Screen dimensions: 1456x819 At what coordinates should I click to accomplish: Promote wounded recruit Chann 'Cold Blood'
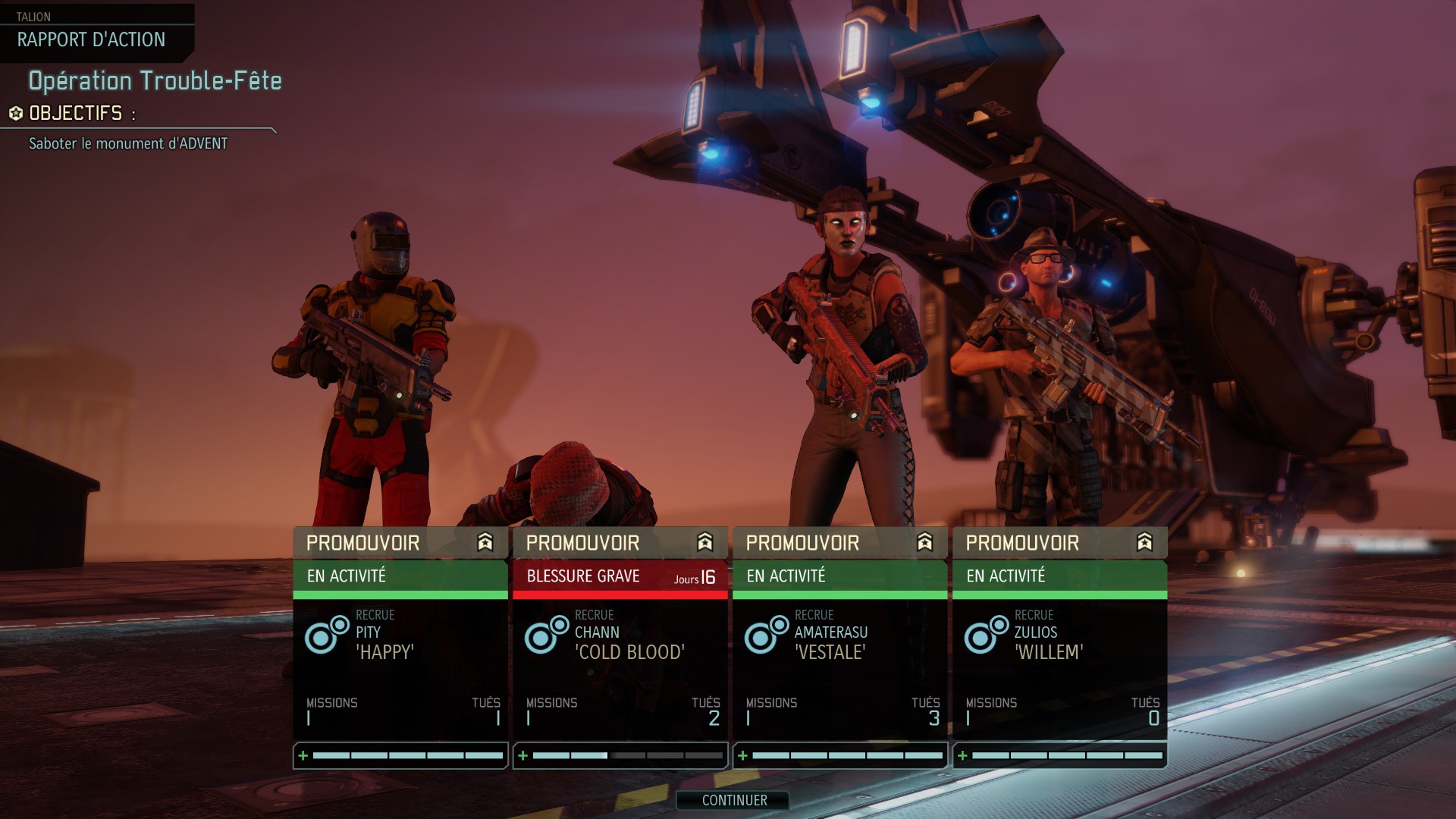[x=620, y=543]
